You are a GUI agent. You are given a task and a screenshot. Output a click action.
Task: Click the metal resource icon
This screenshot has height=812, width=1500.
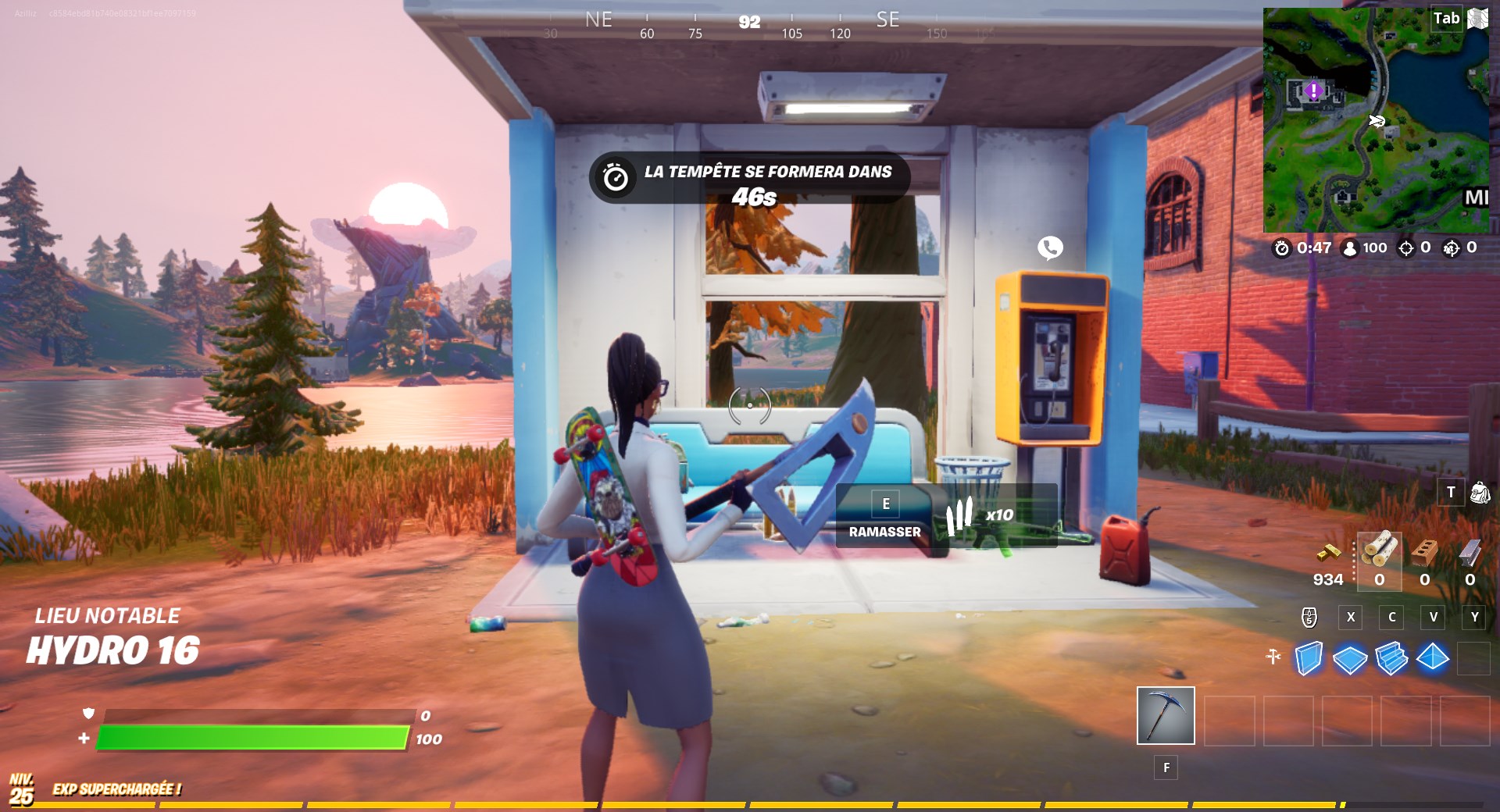1471,554
